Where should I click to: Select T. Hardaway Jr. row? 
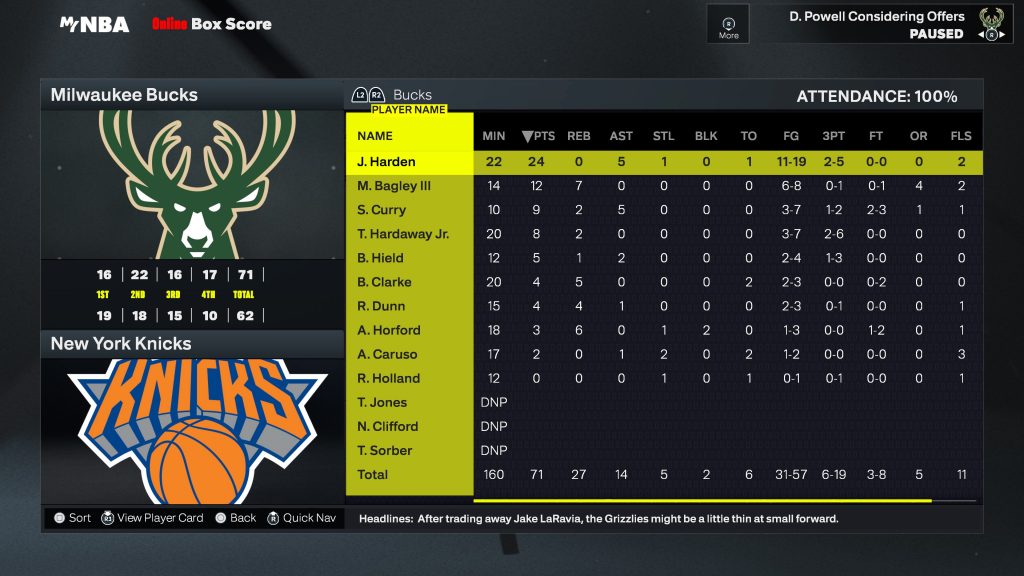403,234
